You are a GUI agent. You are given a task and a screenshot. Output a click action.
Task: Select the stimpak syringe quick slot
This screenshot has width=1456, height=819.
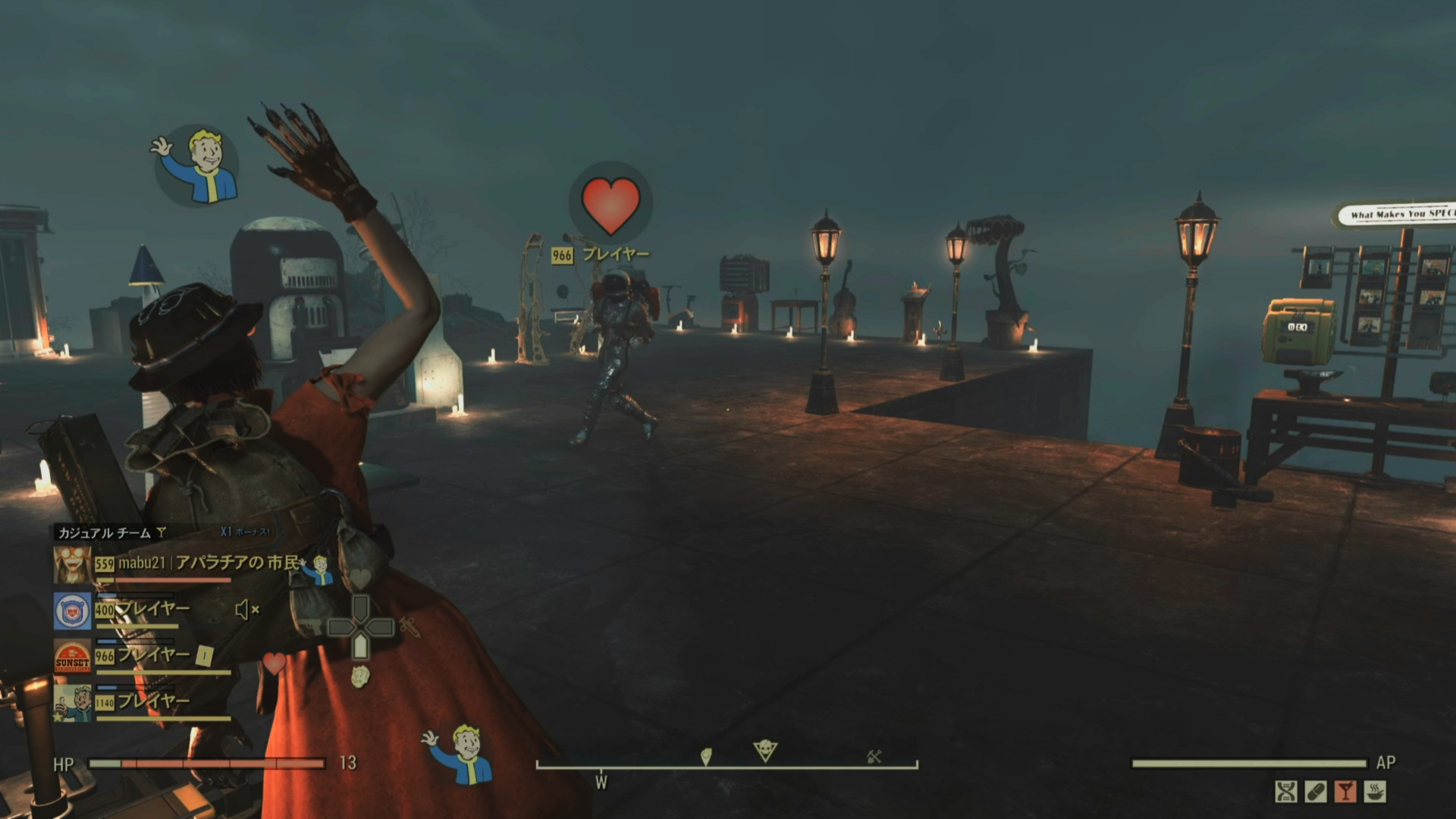(410, 627)
